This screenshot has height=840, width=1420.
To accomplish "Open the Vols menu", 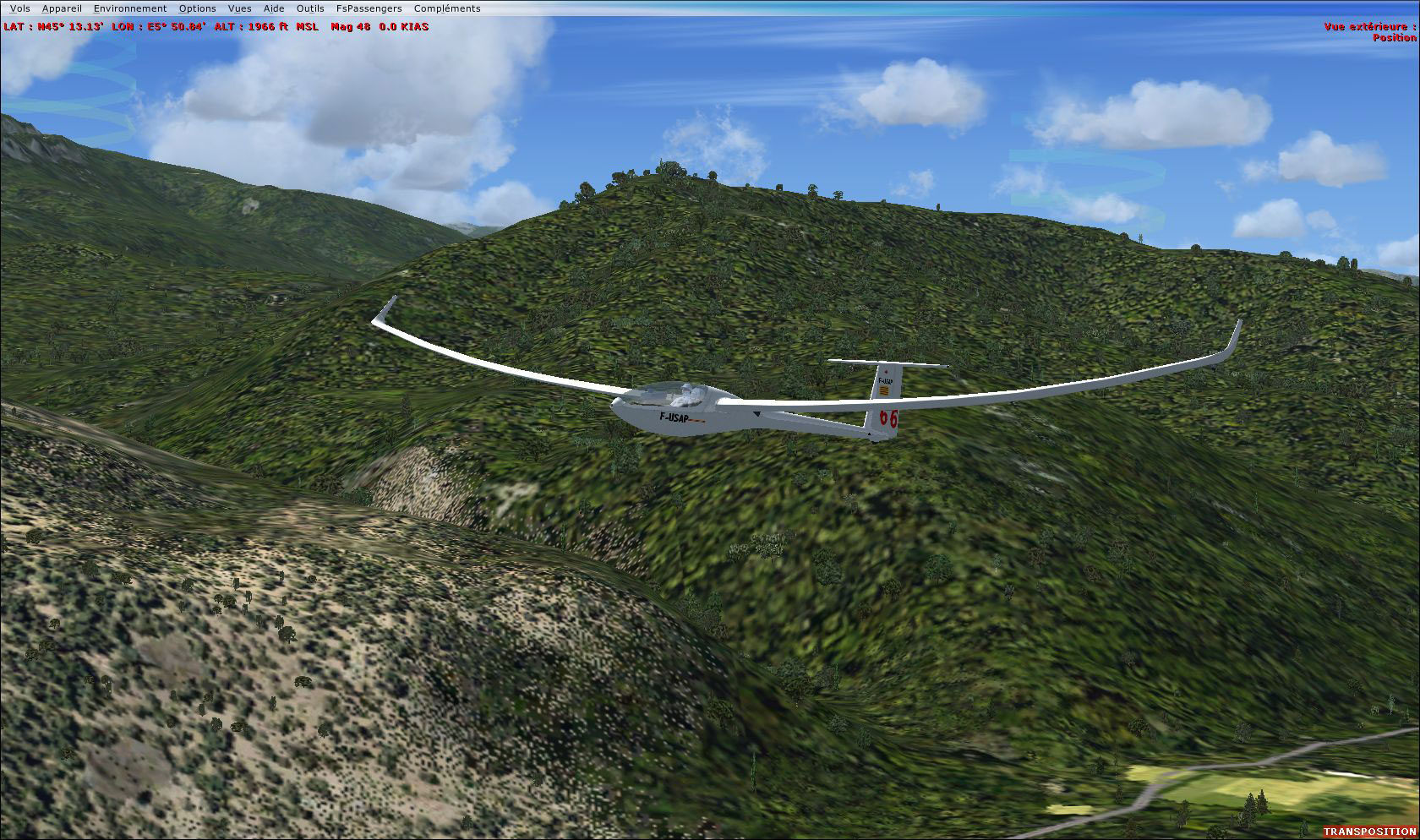I will 19,8.
